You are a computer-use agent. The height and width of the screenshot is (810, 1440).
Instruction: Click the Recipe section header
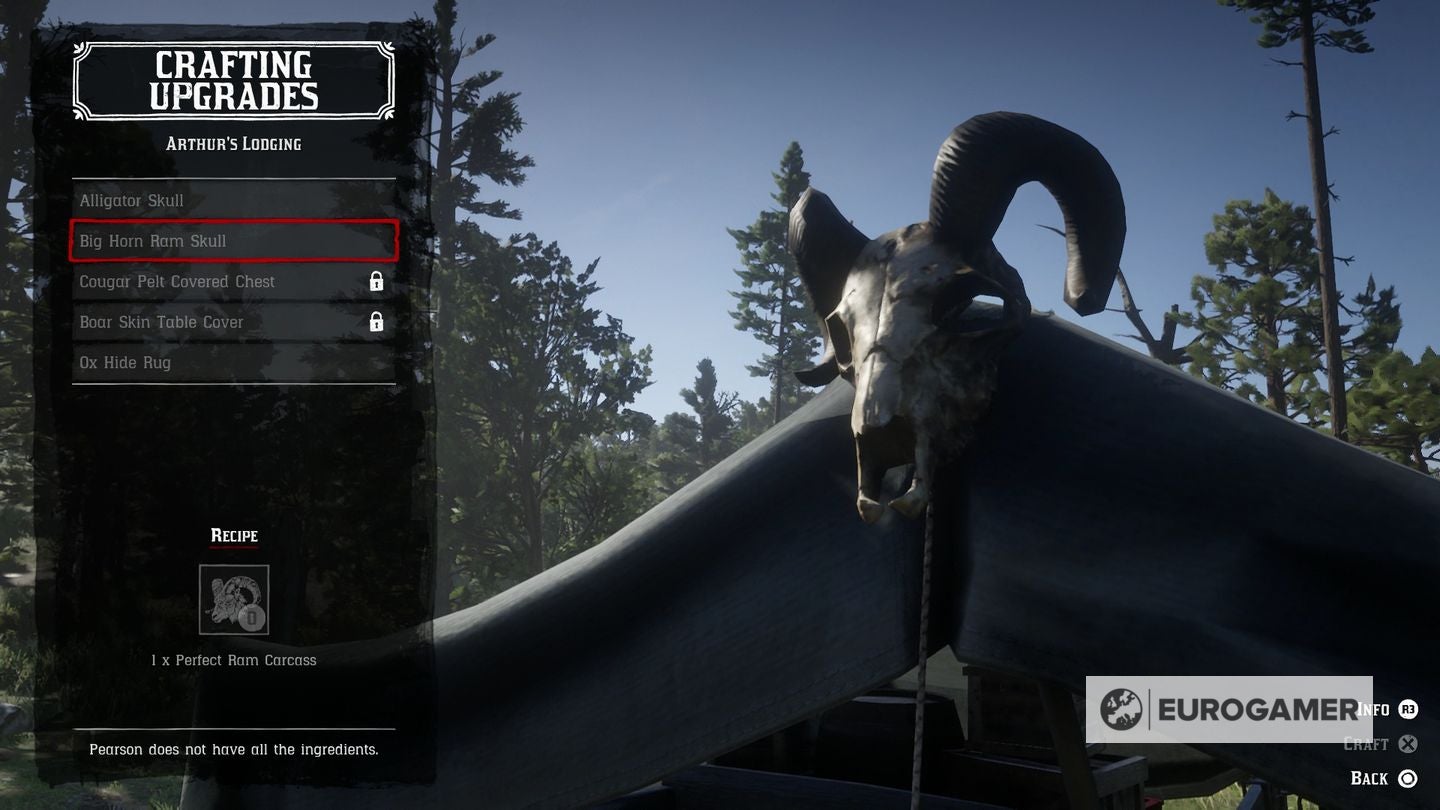click(x=233, y=535)
